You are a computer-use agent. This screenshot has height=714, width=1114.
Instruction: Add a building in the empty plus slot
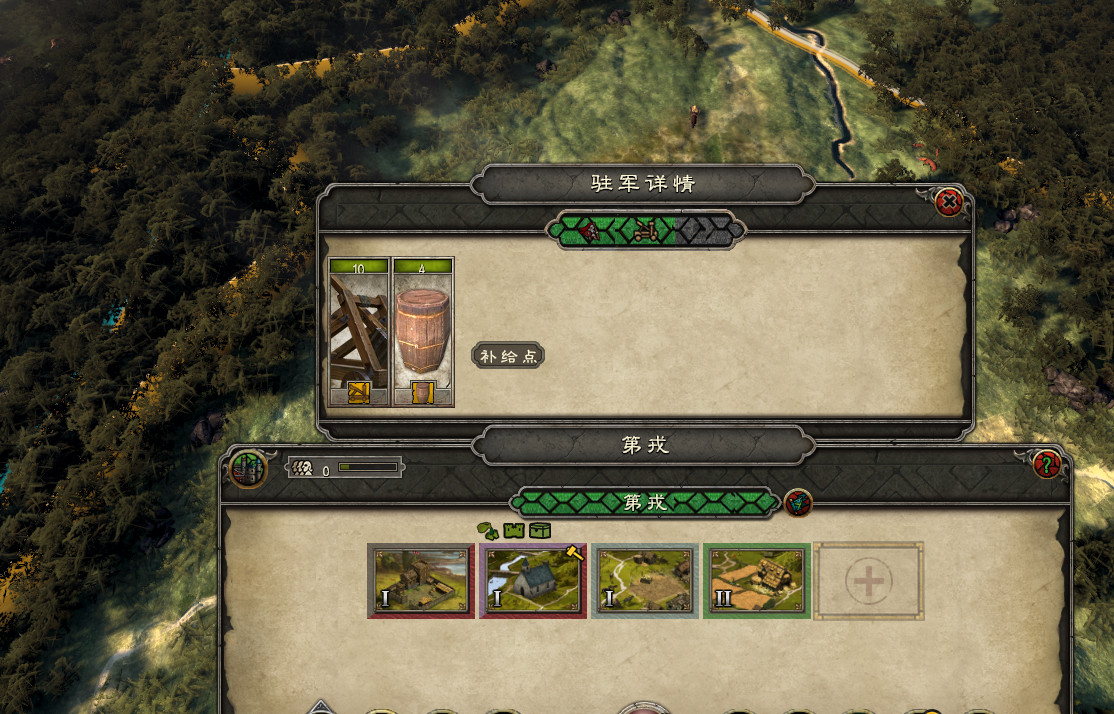(x=869, y=581)
